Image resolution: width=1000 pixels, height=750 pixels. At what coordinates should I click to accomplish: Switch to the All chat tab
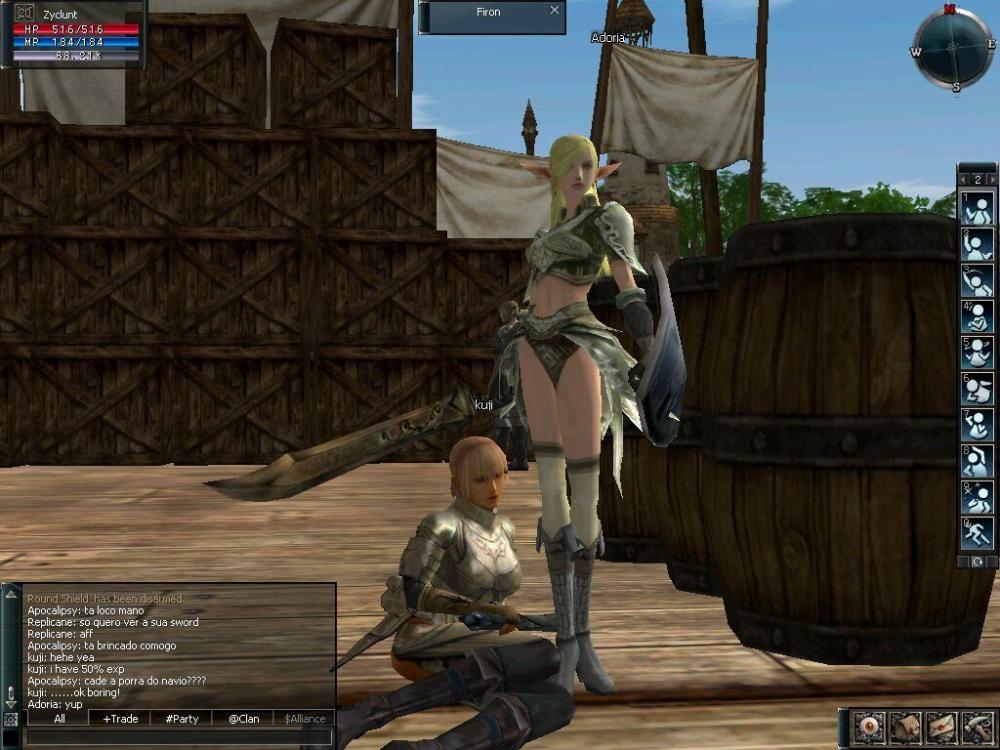pos(59,718)
